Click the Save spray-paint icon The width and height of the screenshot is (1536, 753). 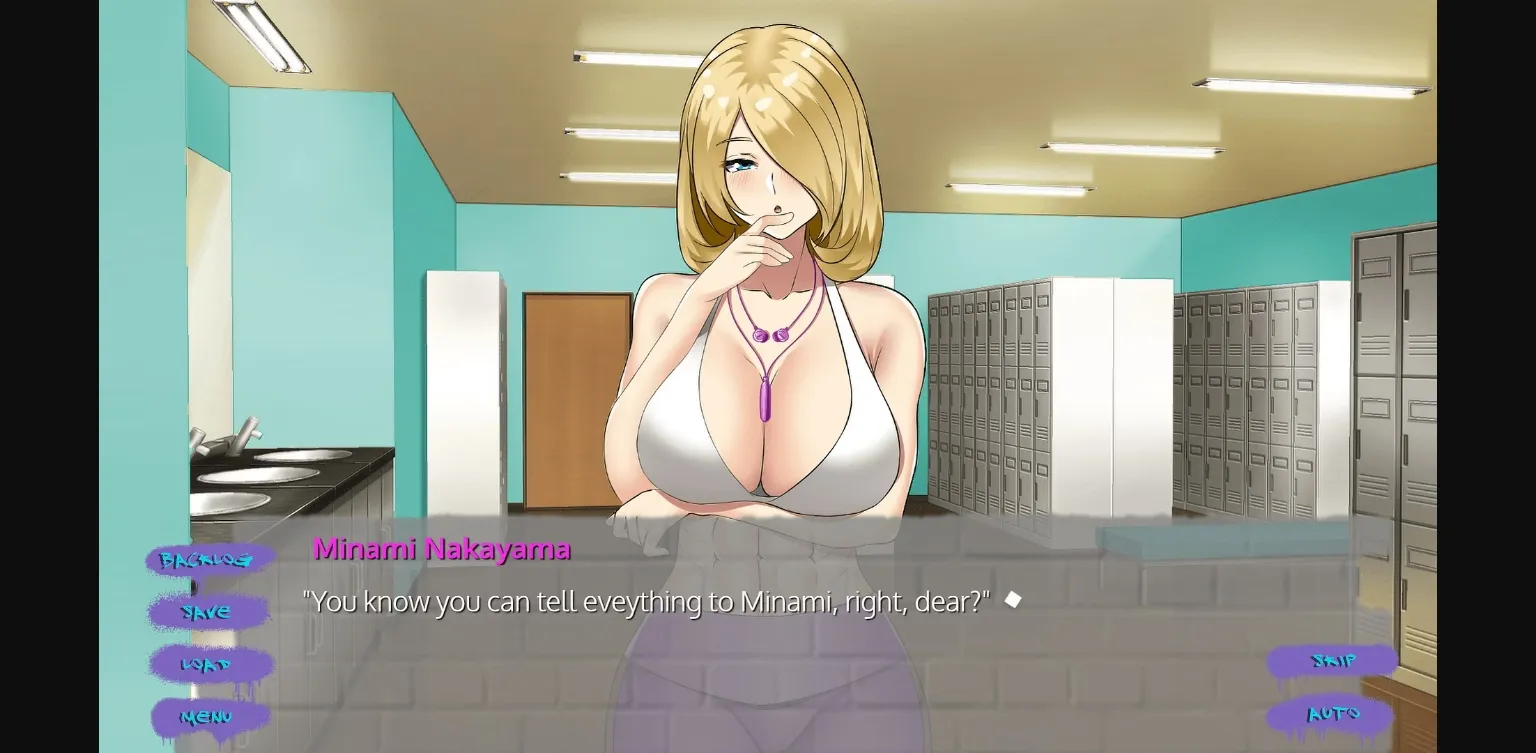coord(206,611)
